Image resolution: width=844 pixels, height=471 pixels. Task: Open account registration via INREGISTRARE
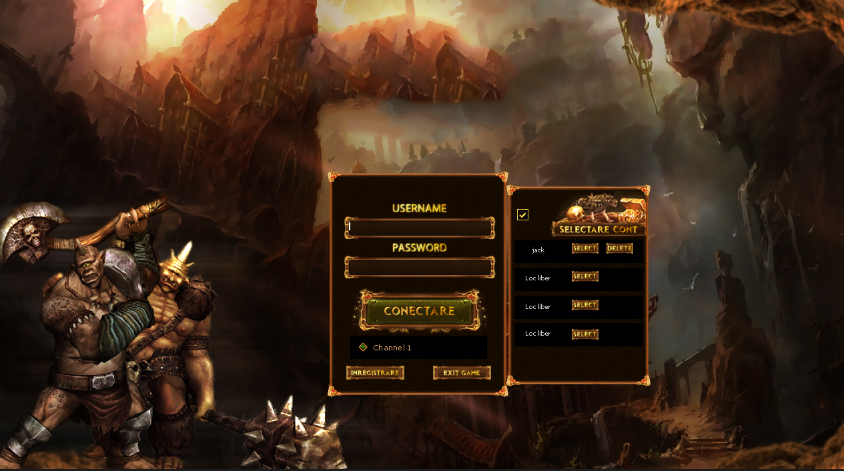click(x=375, y=373)
